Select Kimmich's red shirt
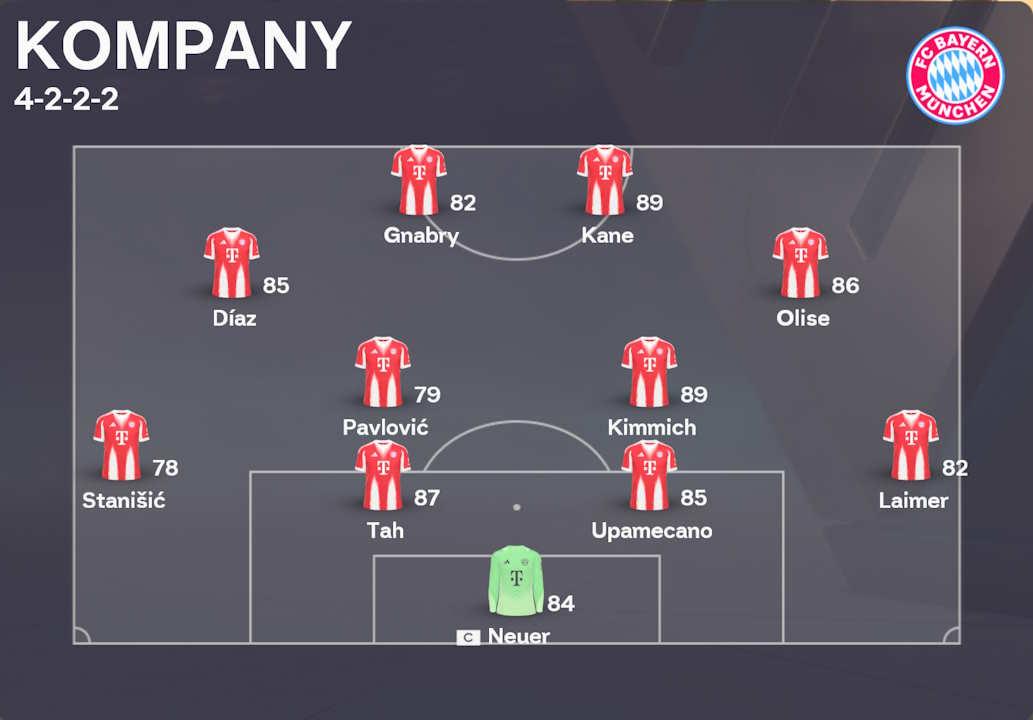Screen dimensions: 1033x720 coord(649,372)
